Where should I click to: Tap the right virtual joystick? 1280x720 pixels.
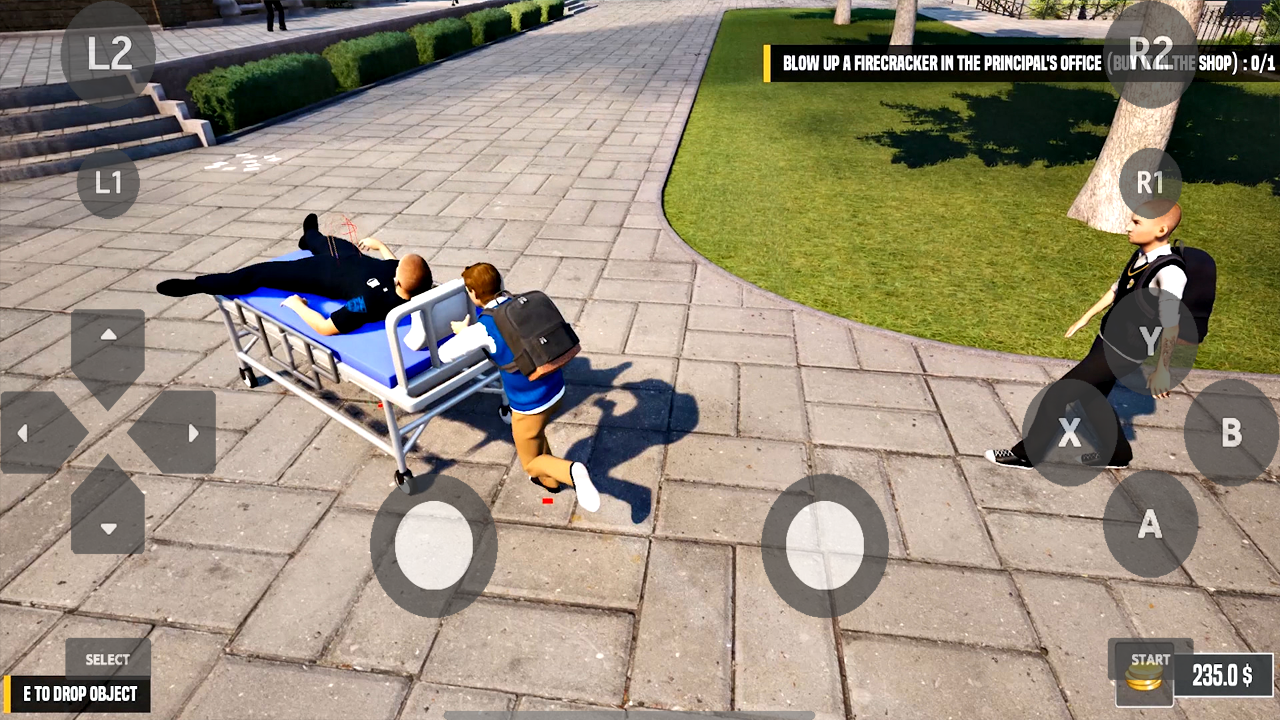(823, 543)
